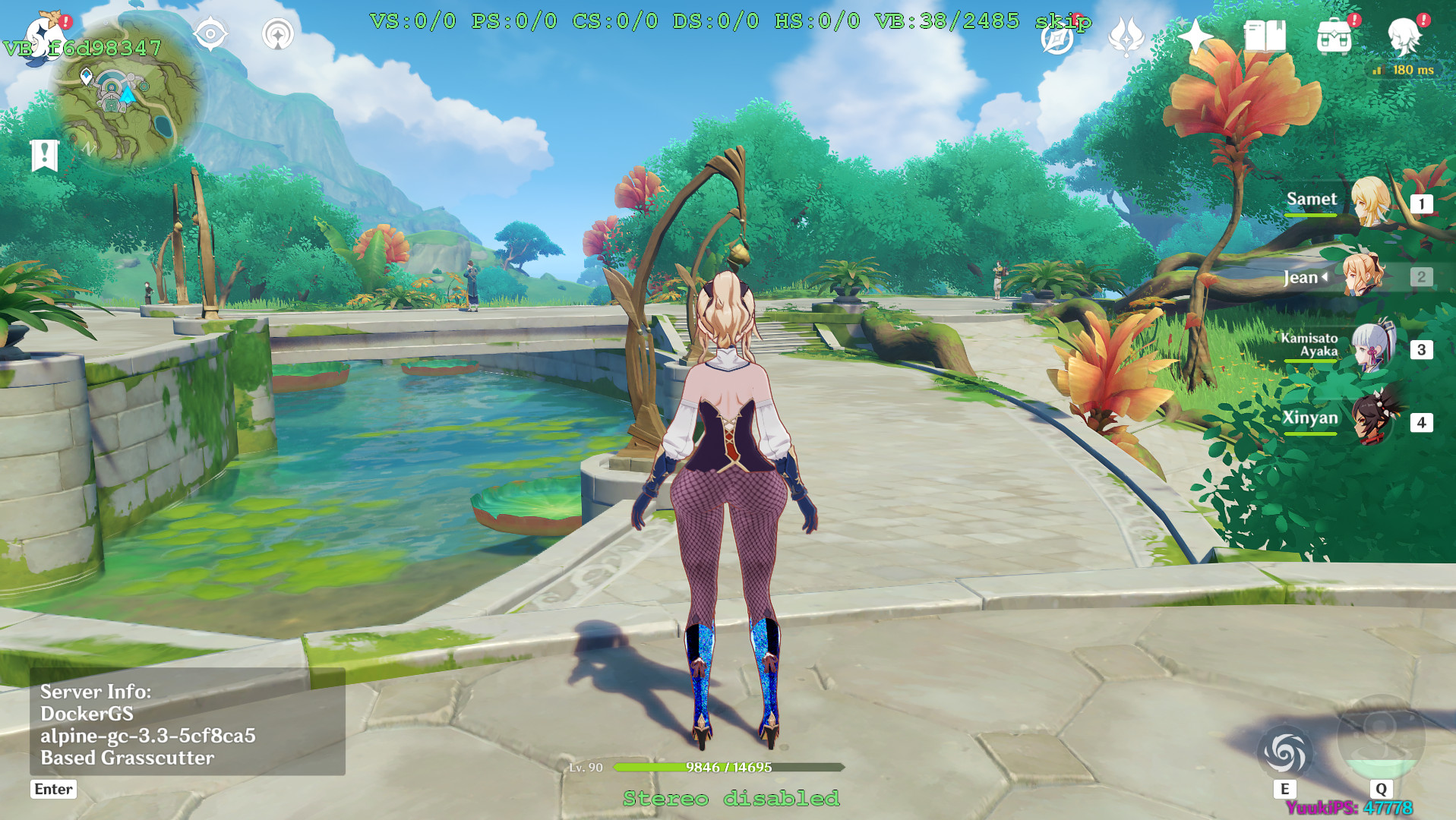The height and width of the screenshot is (820, 1456).
Task: Open the Wish menu star icon
Action: pyautogui.click(x=1195, y=36)
